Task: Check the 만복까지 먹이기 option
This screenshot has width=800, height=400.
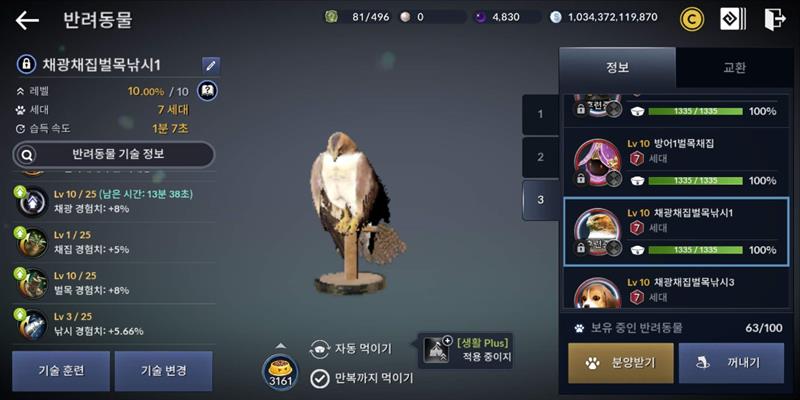Action: coord(362,378)
